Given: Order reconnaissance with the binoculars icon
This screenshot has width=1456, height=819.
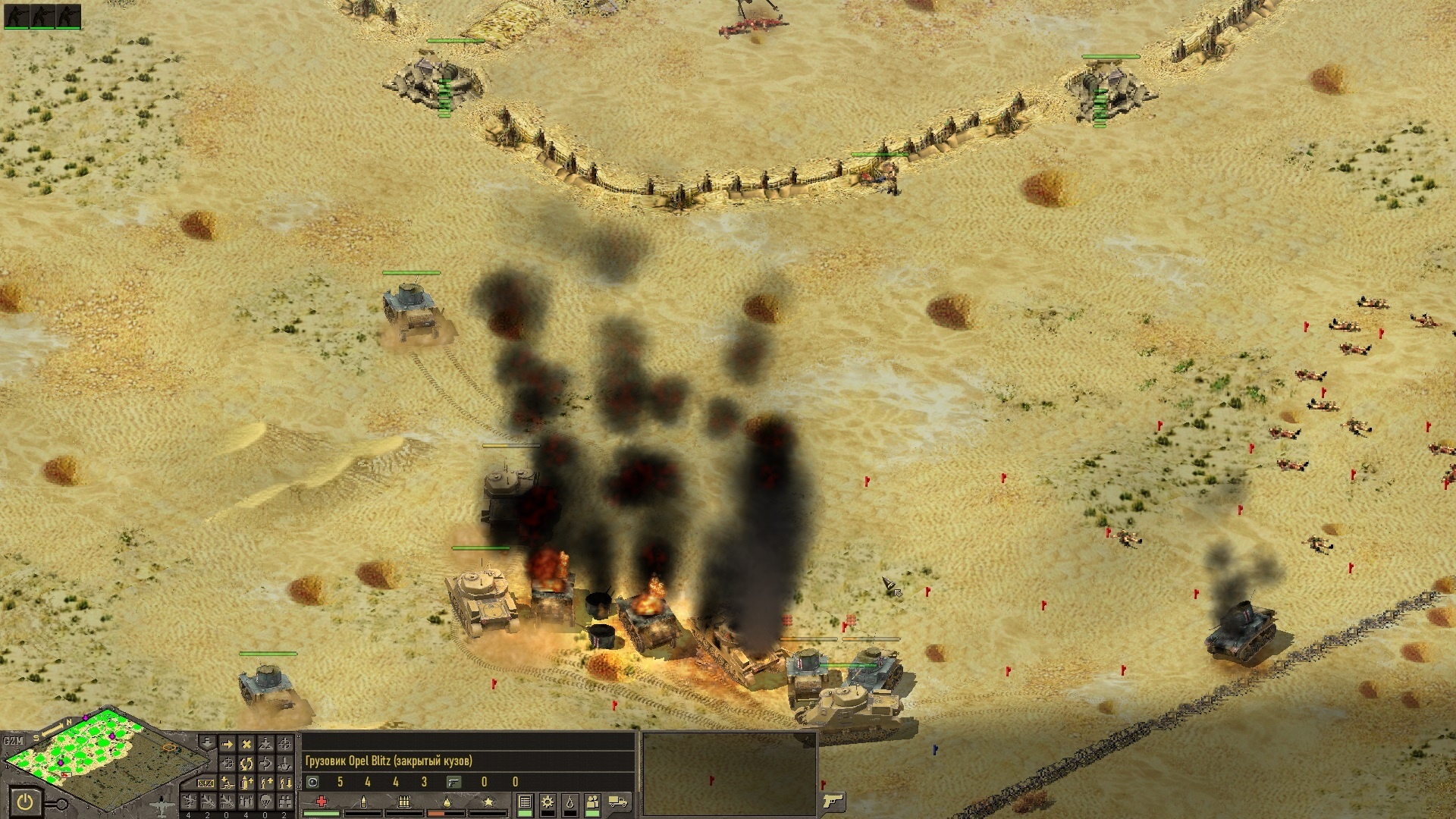Looking at the screenshot, I should pos(285,801).
